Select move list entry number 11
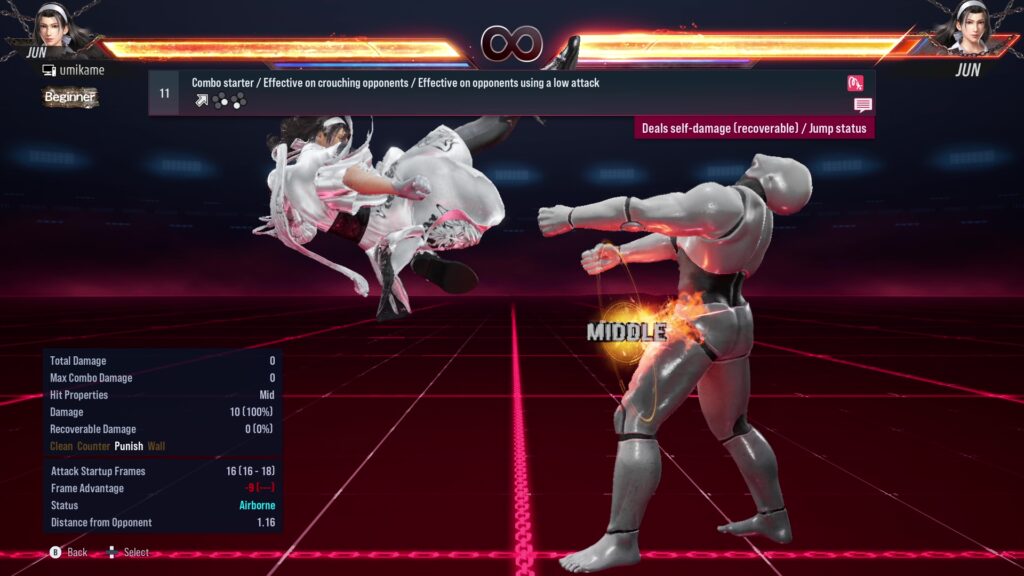Viewport: 1024px width, 576px height. tap(165, 93)
